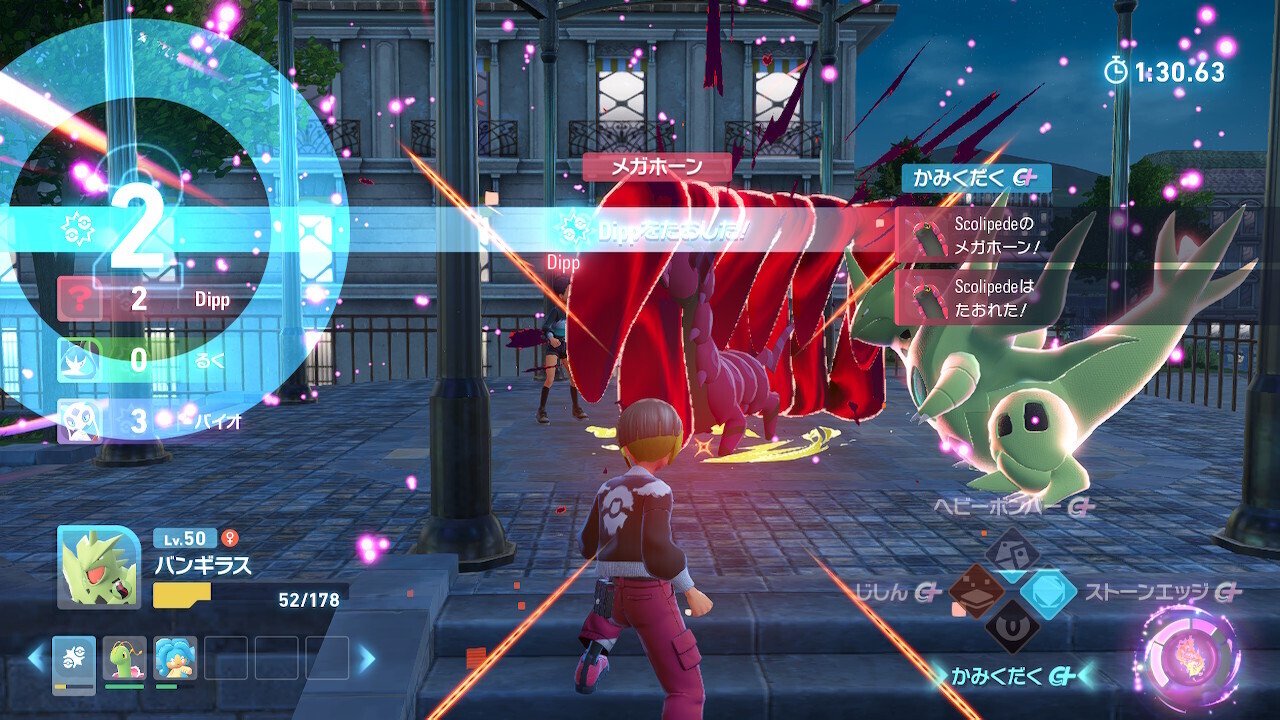Use the じしん ground move icon

tap(977, 592)
